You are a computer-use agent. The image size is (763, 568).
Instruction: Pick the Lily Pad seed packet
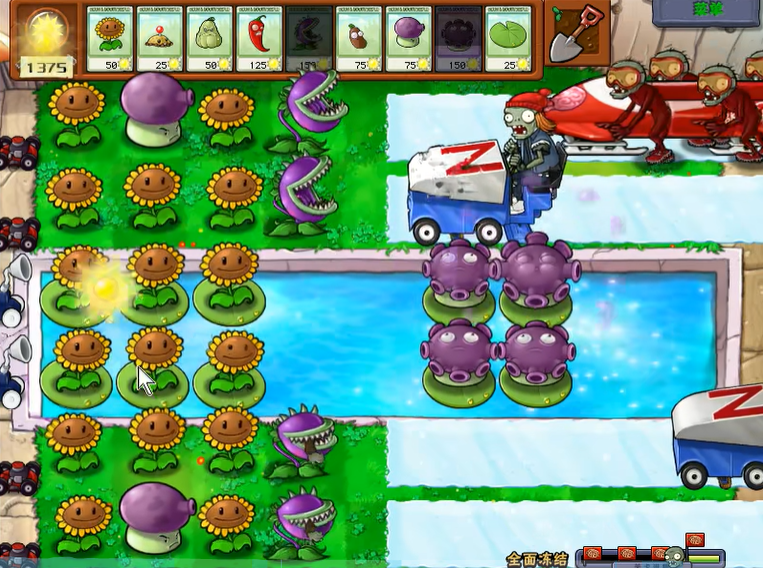[510, 39]
